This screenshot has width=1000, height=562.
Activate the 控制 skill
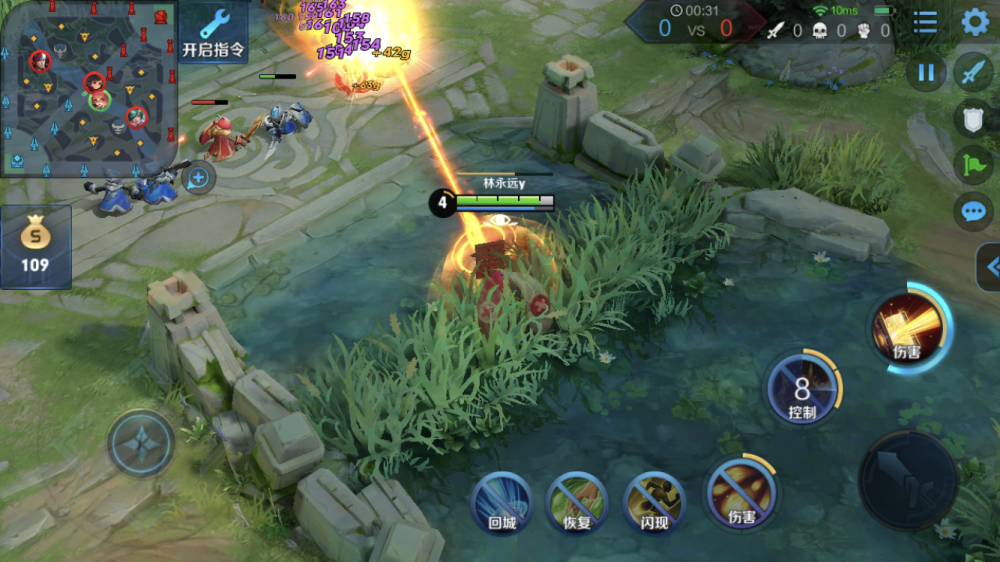tap(803, 388)
